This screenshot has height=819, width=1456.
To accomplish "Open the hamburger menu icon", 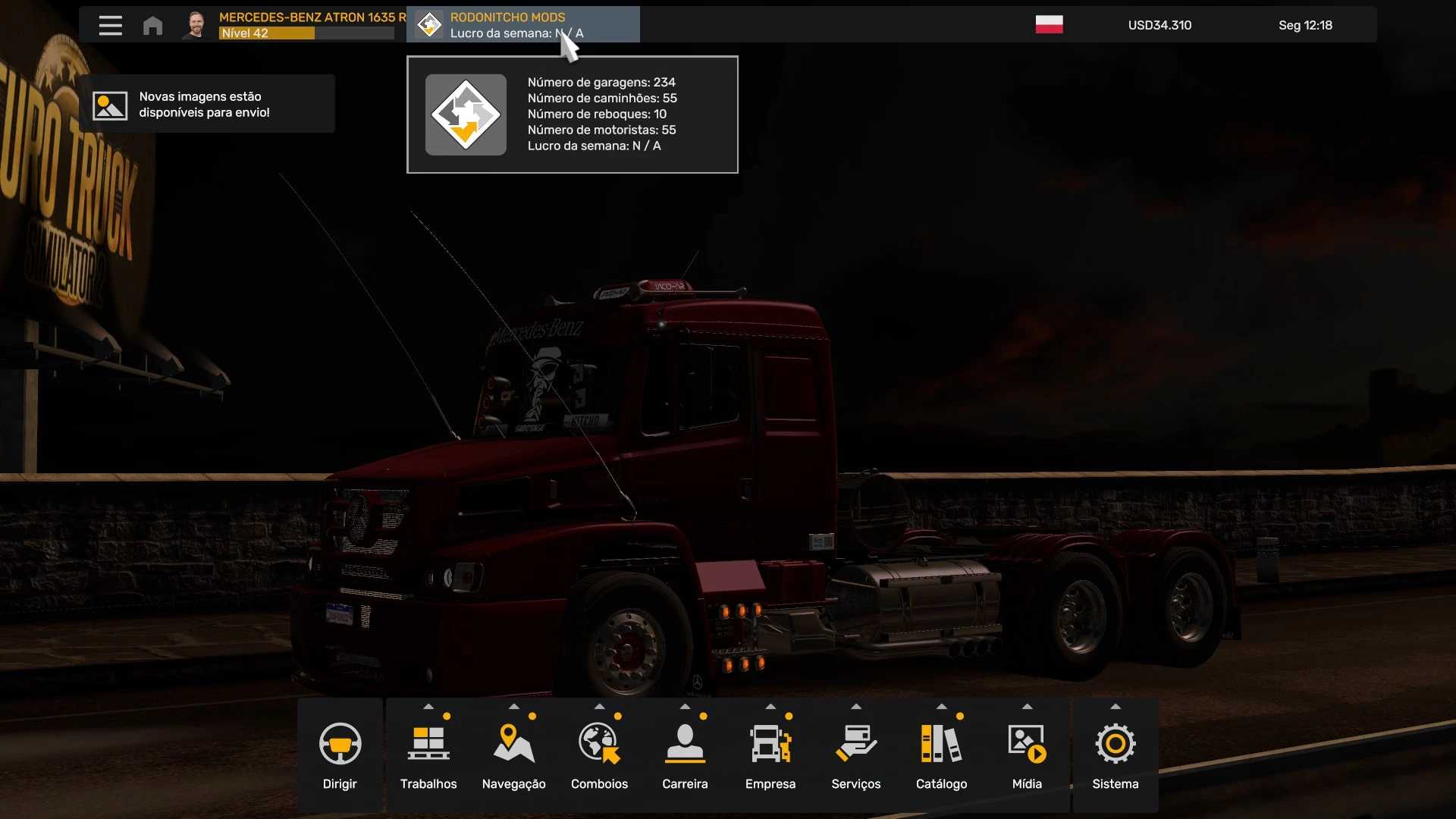I will point(110,25).
